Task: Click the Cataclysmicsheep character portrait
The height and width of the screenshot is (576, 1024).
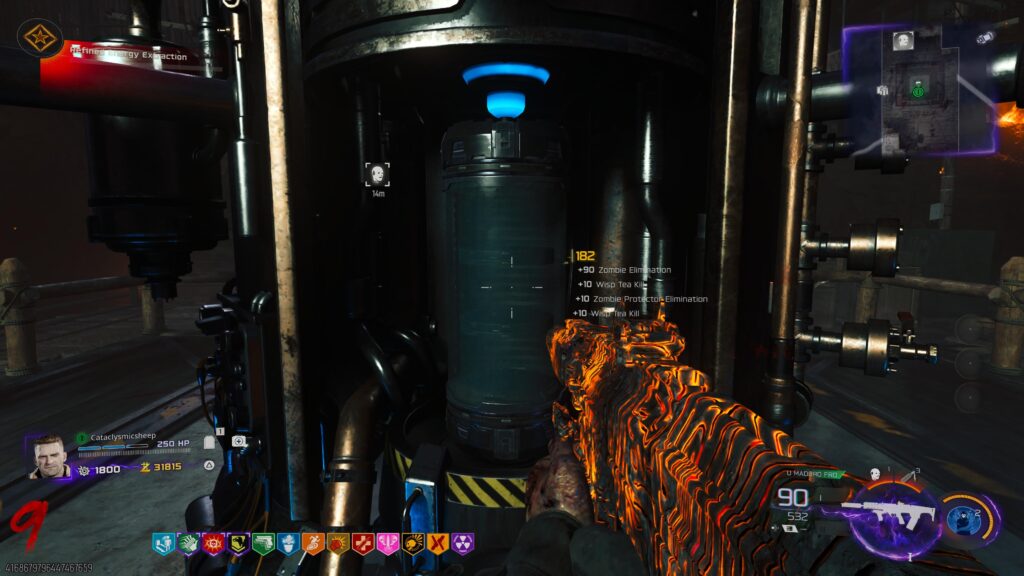Action: click(48, 456)
